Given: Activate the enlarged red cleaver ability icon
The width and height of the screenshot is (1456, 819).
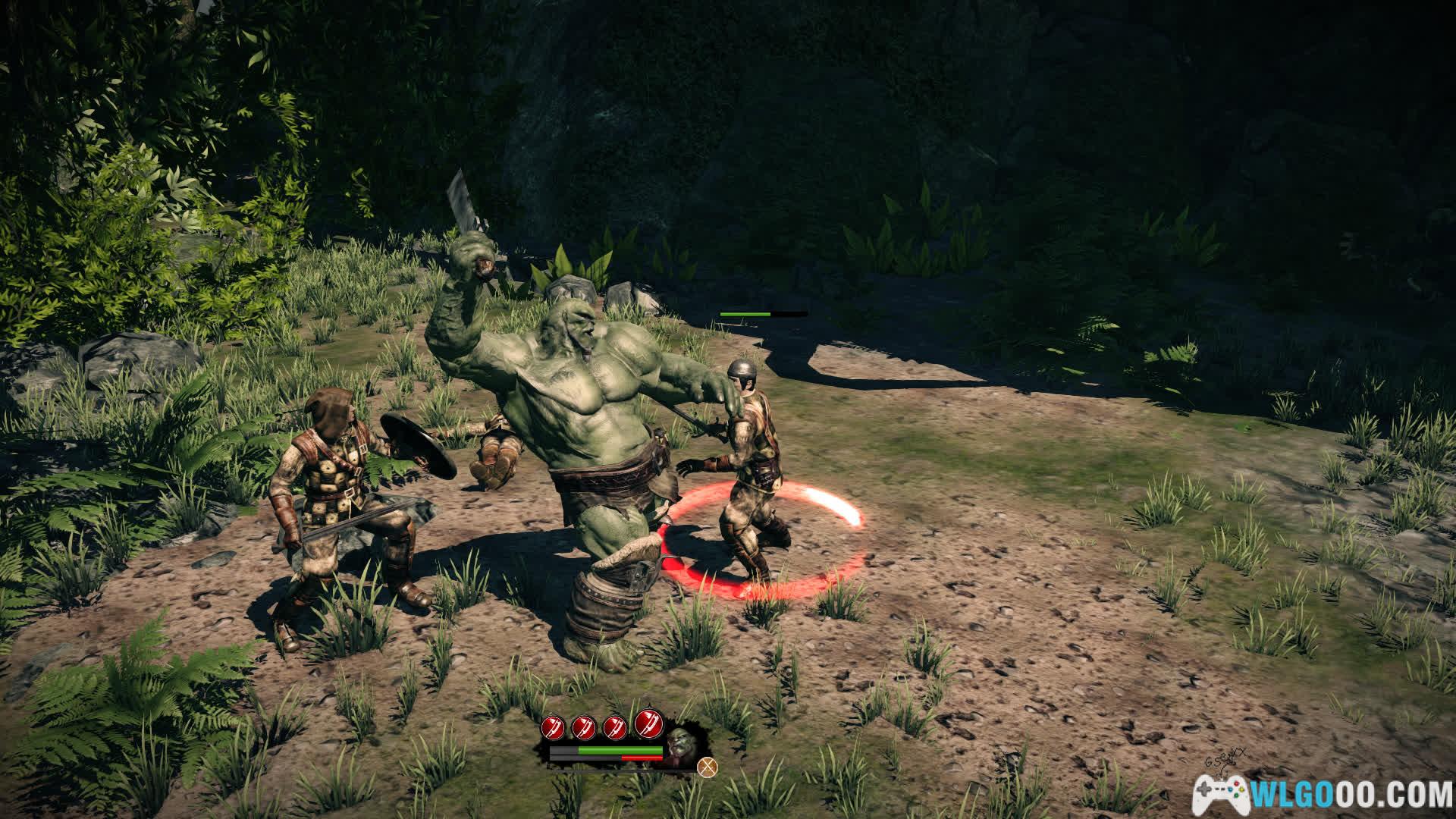Looking at the screenshot, I should tap(648, 724).
